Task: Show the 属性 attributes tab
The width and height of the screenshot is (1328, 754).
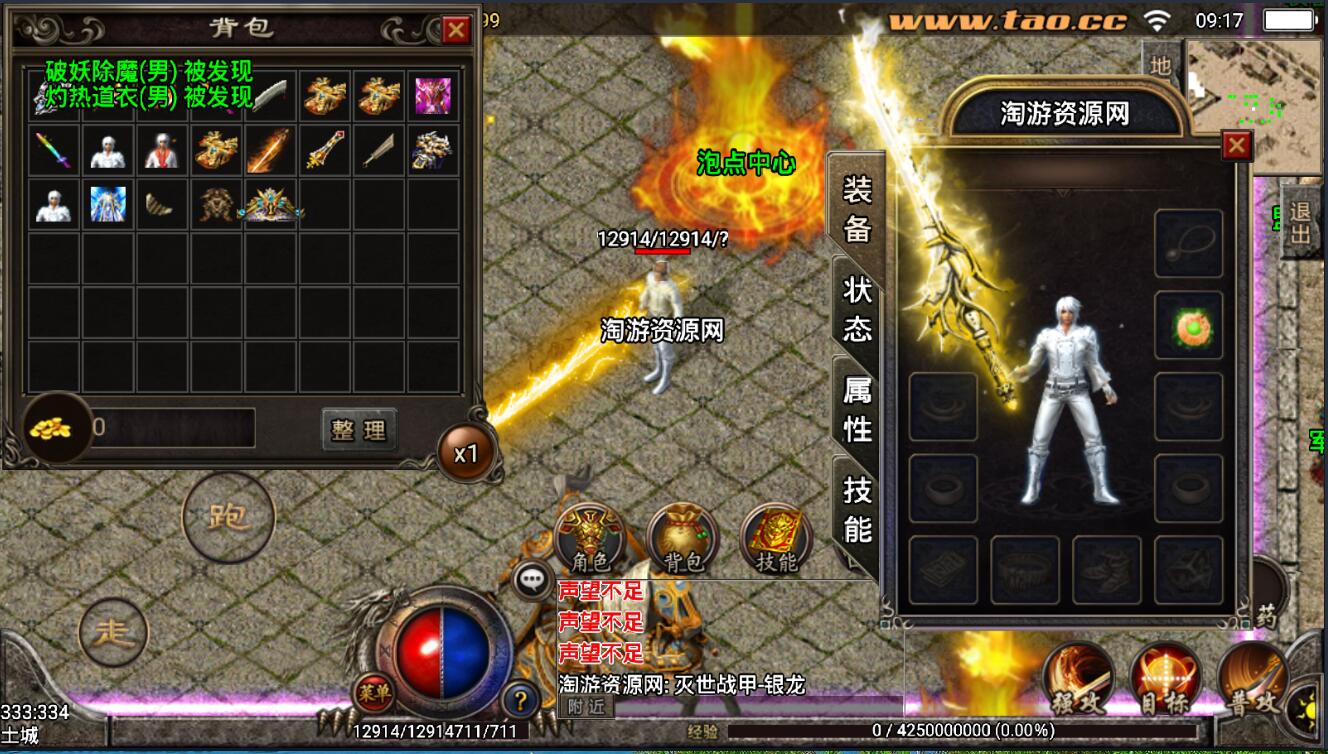Action: tap(856, 410)
